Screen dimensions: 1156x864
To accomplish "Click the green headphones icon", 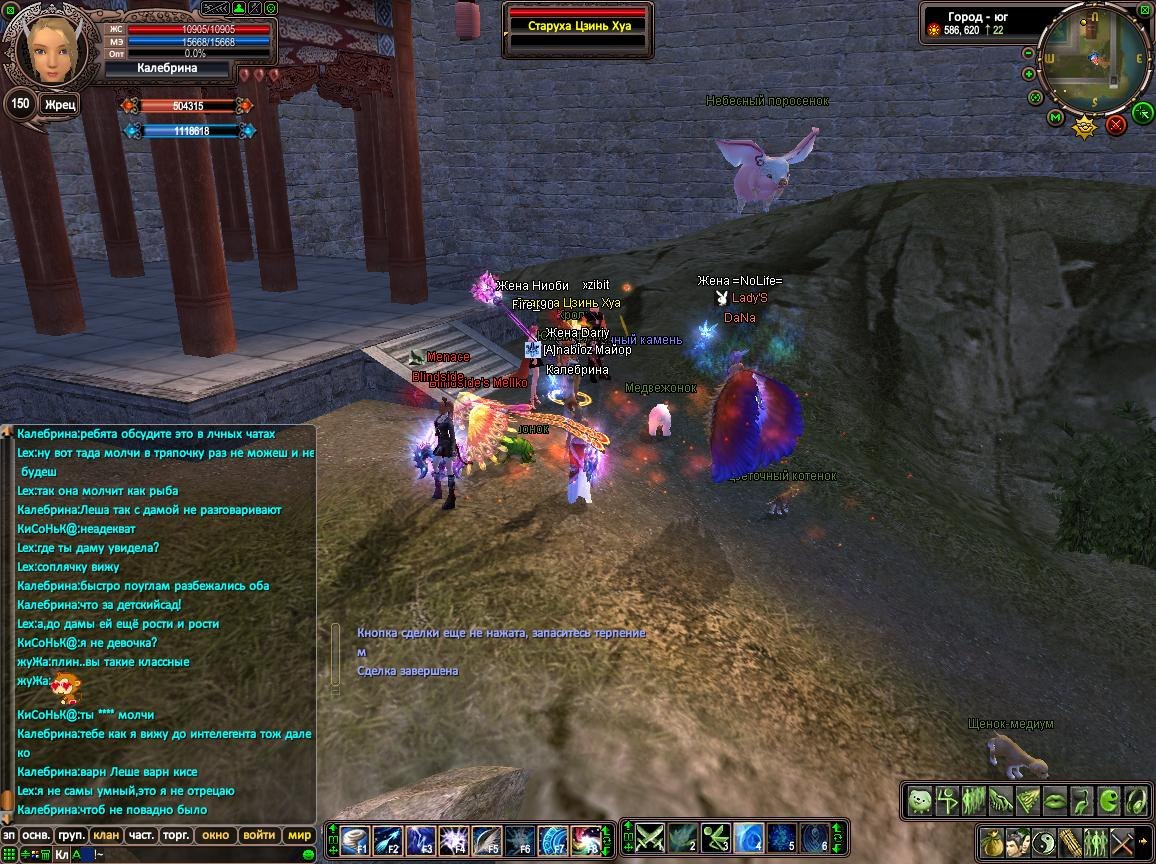I will pyautogui.click(x=1136, y=801).
